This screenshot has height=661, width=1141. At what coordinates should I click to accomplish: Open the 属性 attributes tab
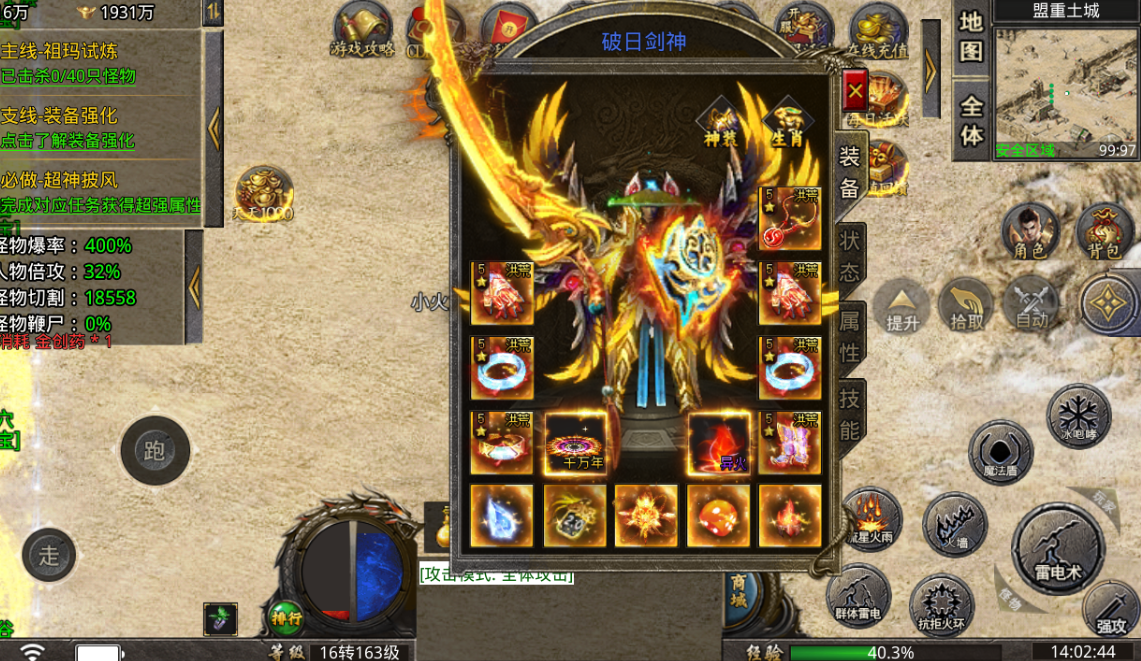click(850, 338)
